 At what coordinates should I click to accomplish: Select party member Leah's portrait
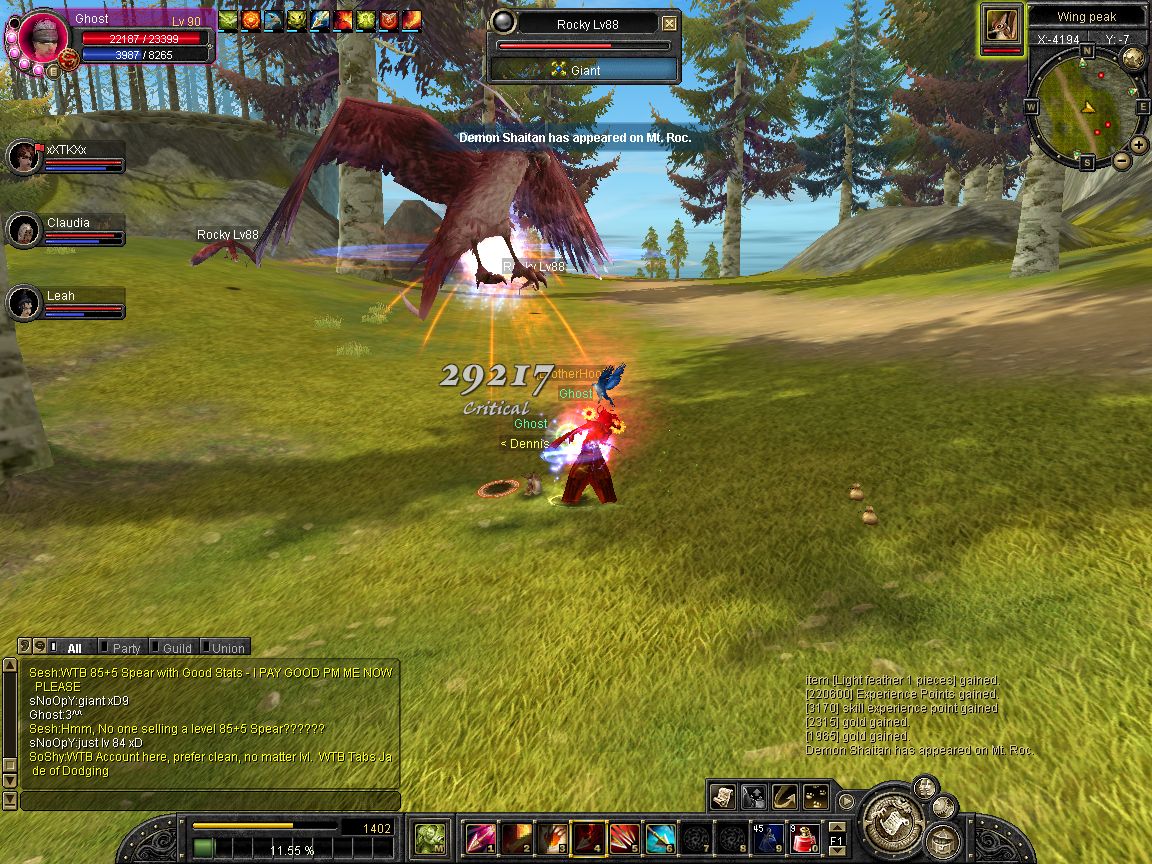[23, 304]
